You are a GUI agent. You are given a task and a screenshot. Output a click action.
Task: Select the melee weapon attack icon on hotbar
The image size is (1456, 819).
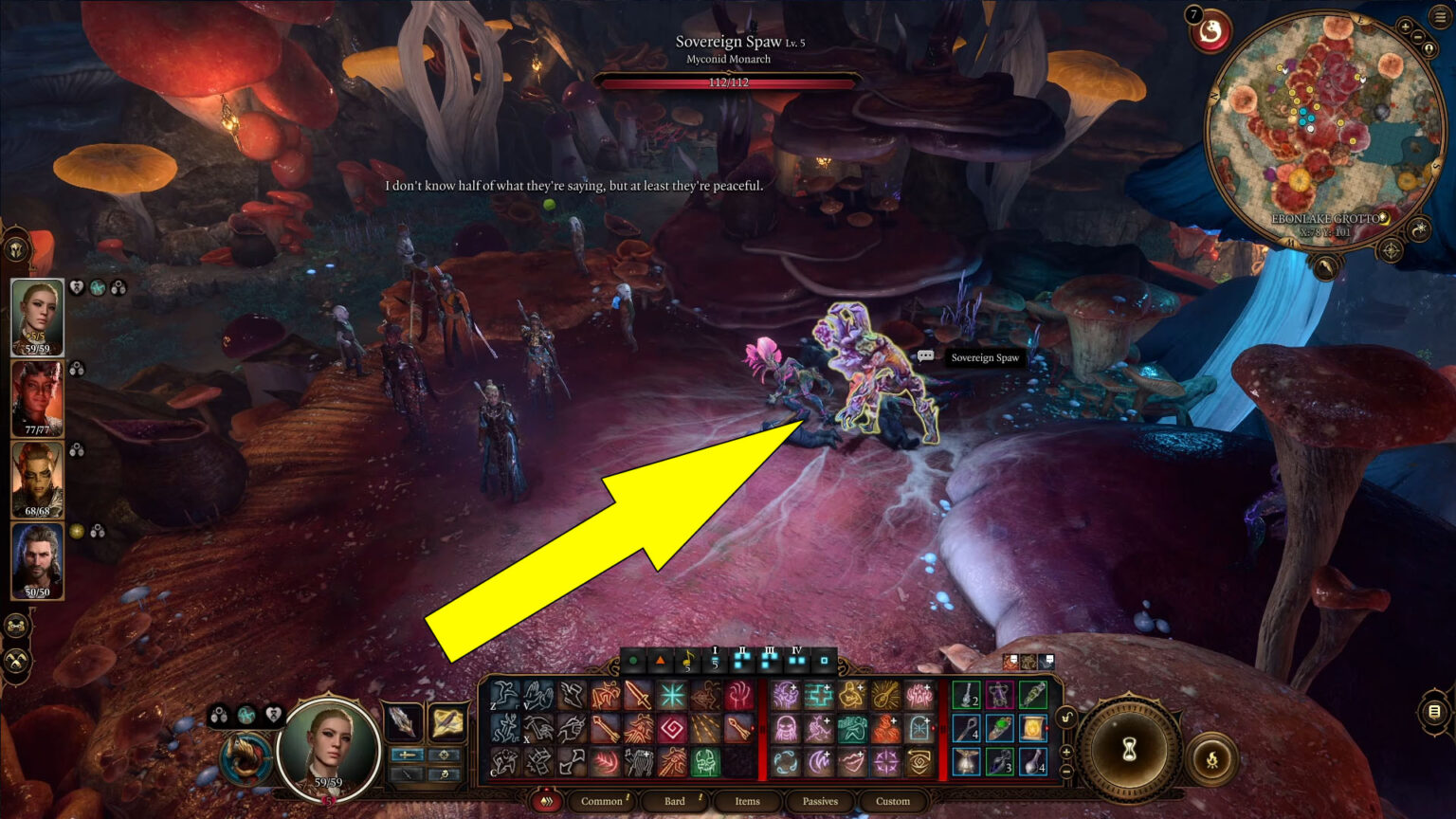point(639,694)
